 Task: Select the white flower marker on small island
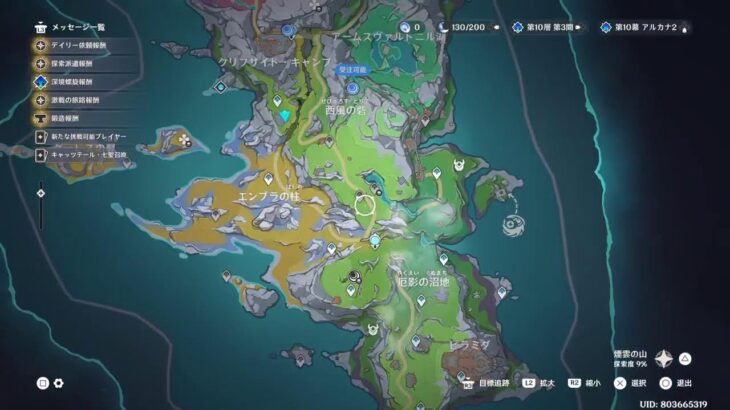point(184,141)
